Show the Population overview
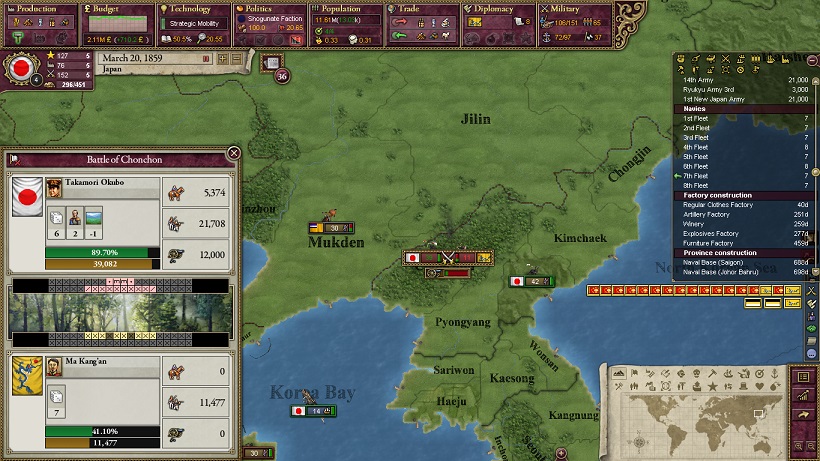This screenshot has width=820, height=461. tap(346, 9)
